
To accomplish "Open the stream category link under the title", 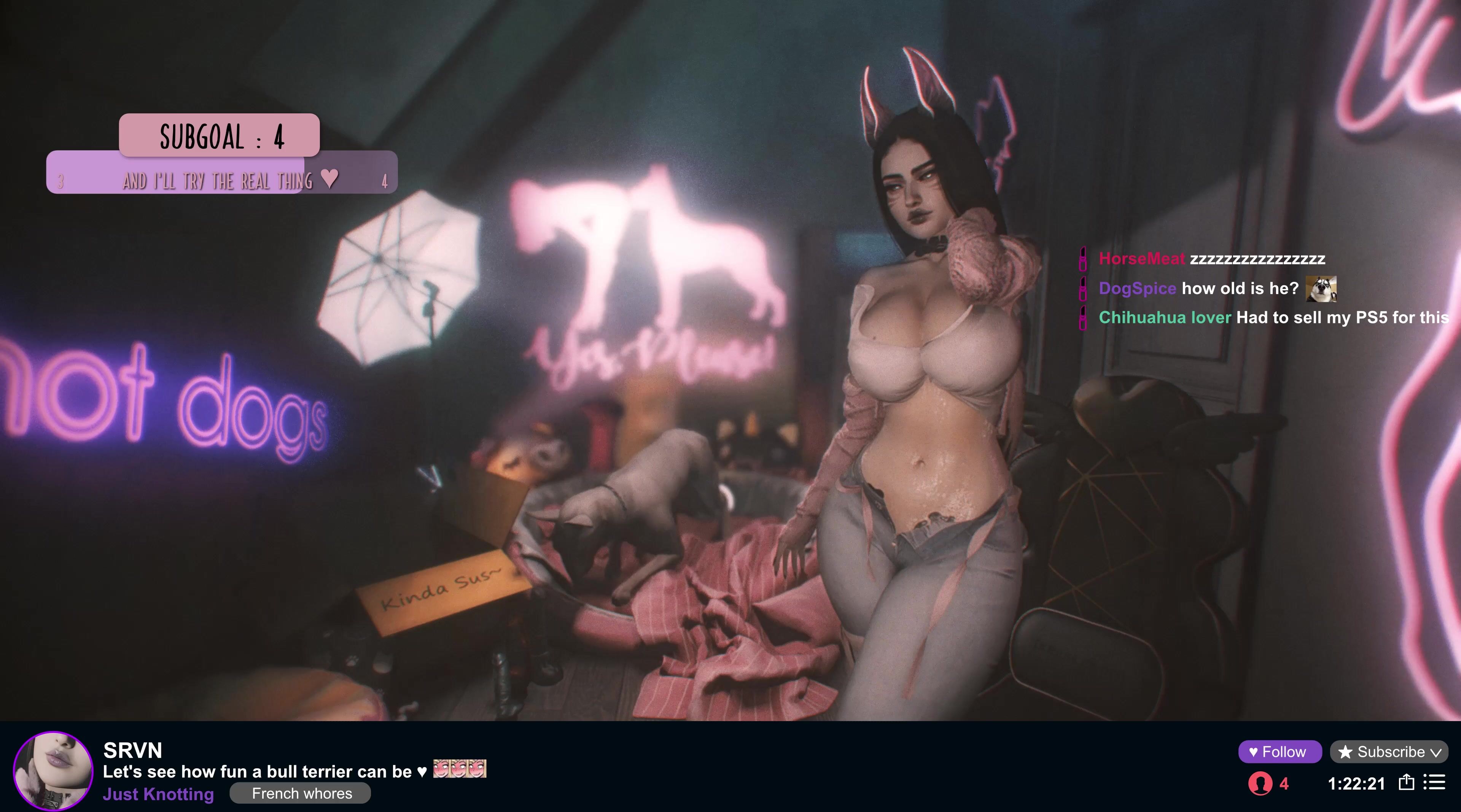I will click(158, 794).
